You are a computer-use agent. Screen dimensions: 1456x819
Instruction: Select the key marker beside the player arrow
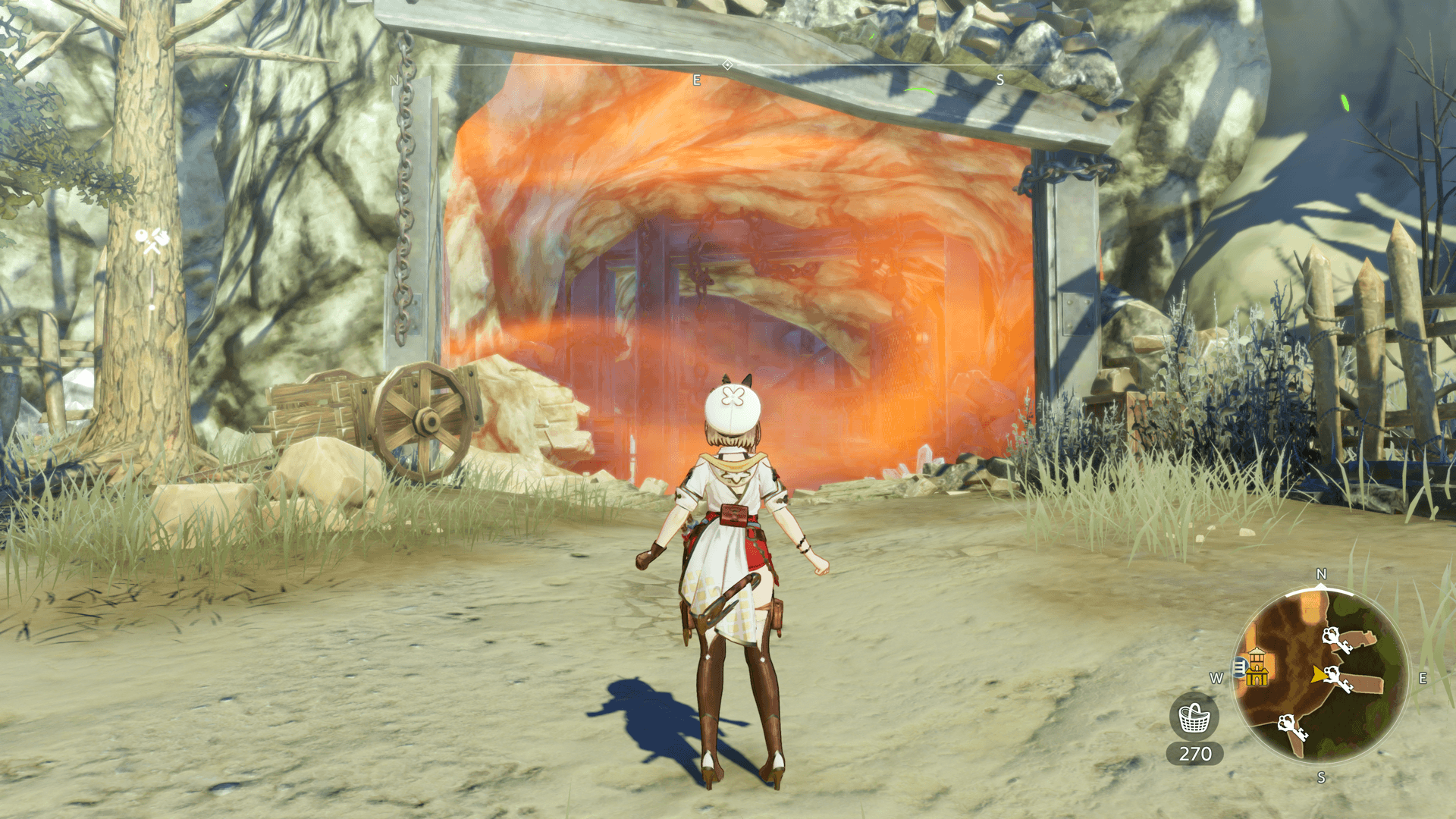pos(1341,679)
